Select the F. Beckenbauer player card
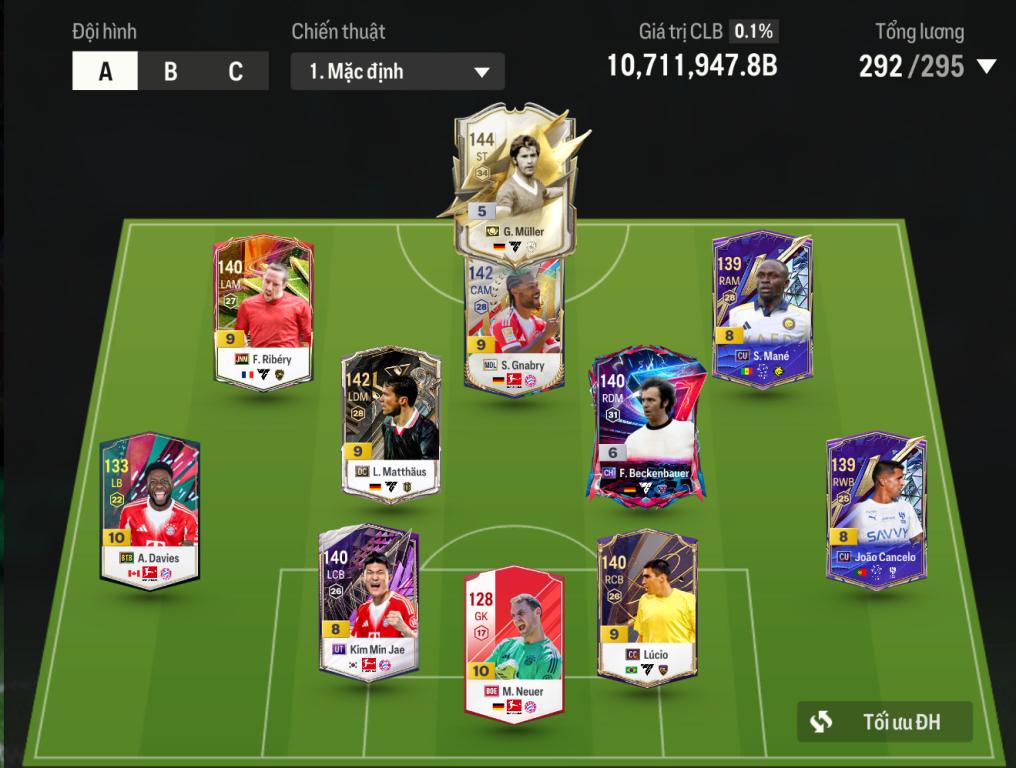Image resolution: width=1016 pixels, height=768 pixels. tap(640, 425)
